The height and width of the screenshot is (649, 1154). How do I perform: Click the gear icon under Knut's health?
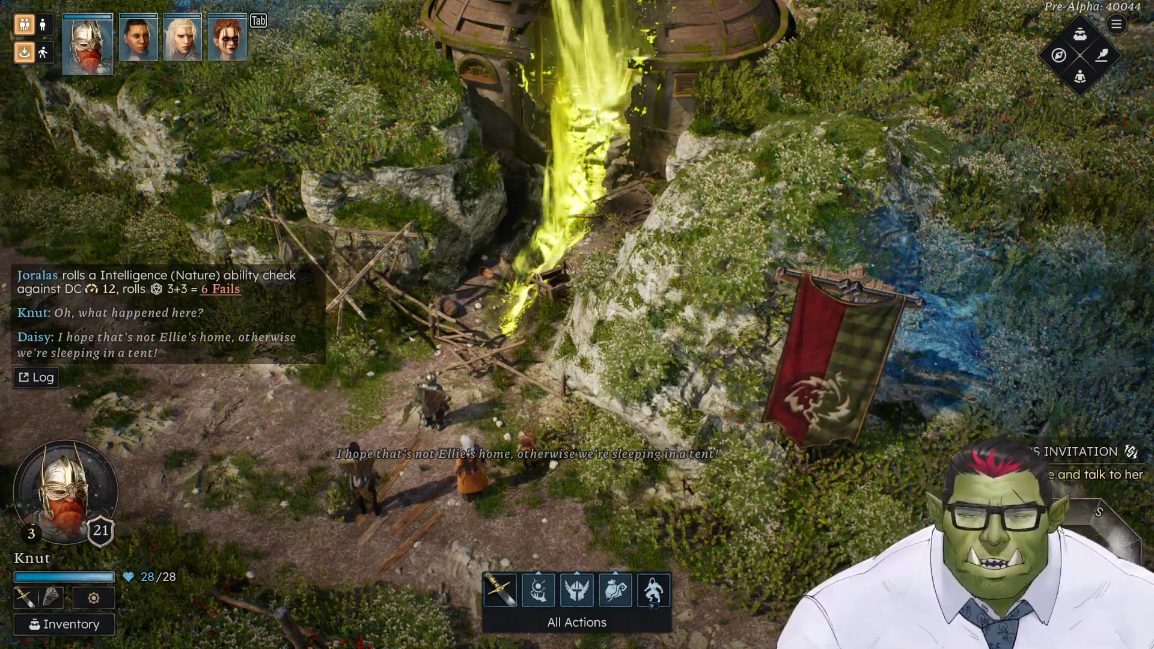(93, 598)
